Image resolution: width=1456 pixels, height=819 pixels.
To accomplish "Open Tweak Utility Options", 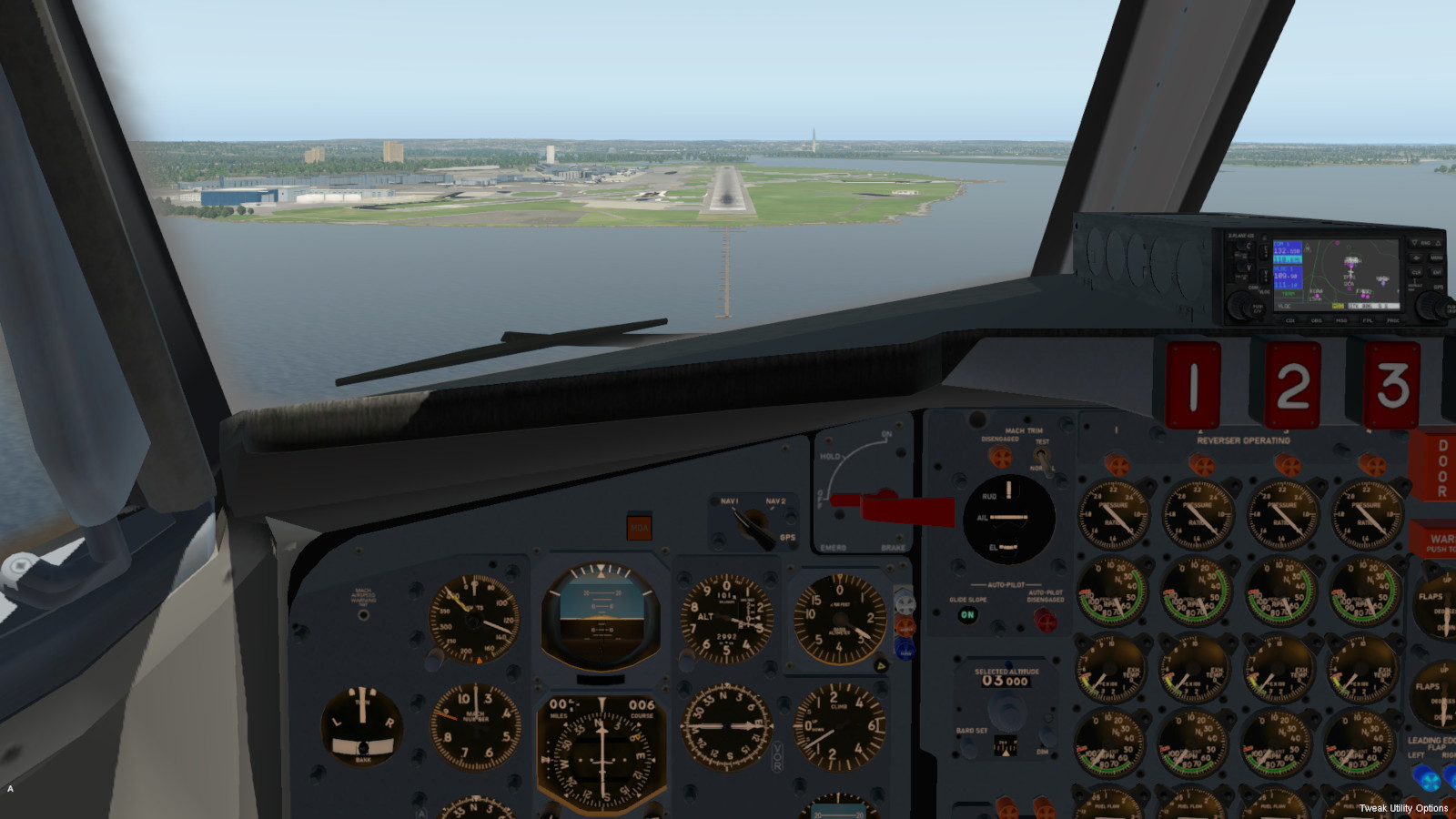I will [x=1403, y=808].
